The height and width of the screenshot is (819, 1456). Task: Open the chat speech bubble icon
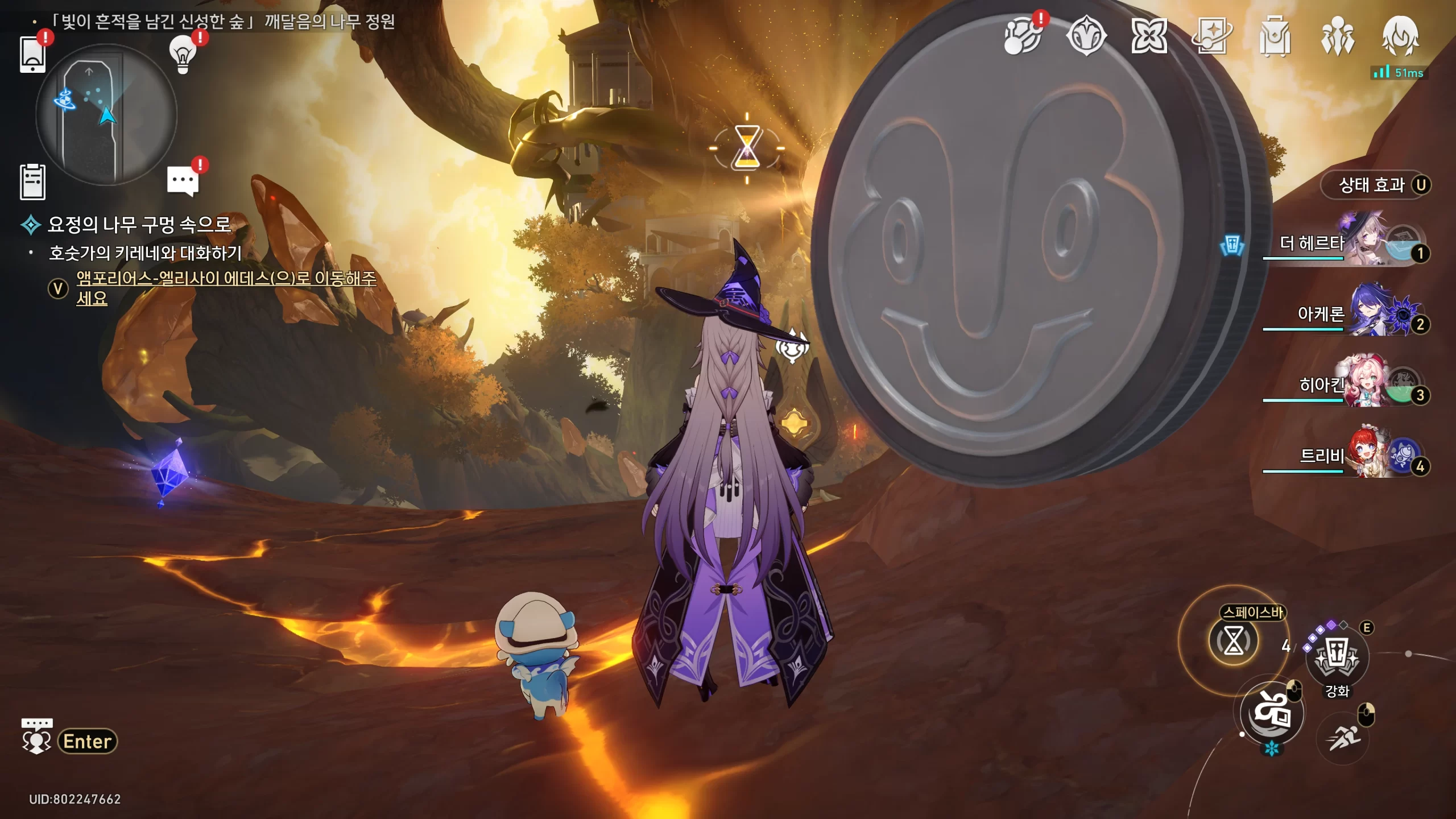pos(183,181)
